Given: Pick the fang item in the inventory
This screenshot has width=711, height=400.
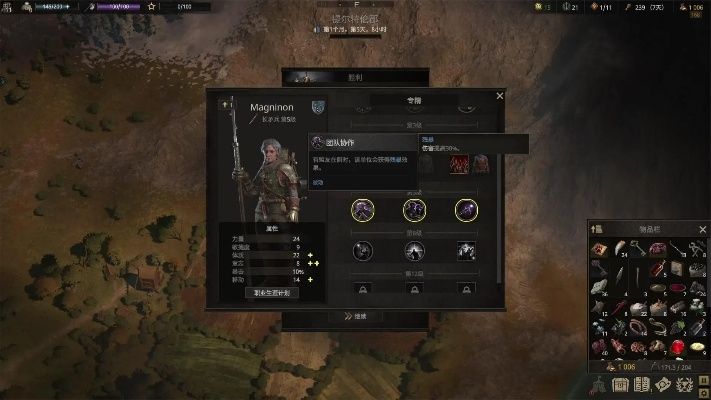Looking at the screenshot, I should [619, 249].
